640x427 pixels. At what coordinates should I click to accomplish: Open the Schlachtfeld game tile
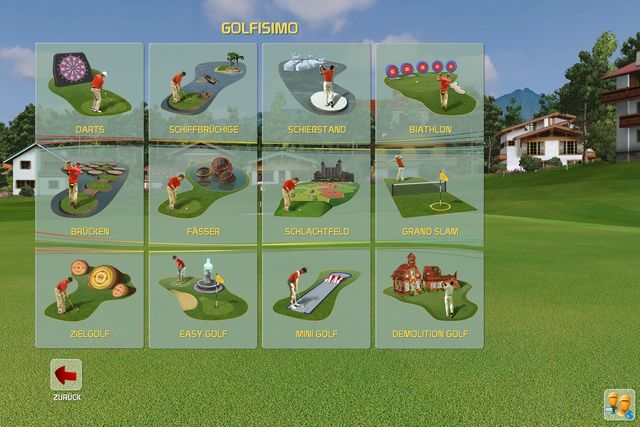tap(316, 193)
